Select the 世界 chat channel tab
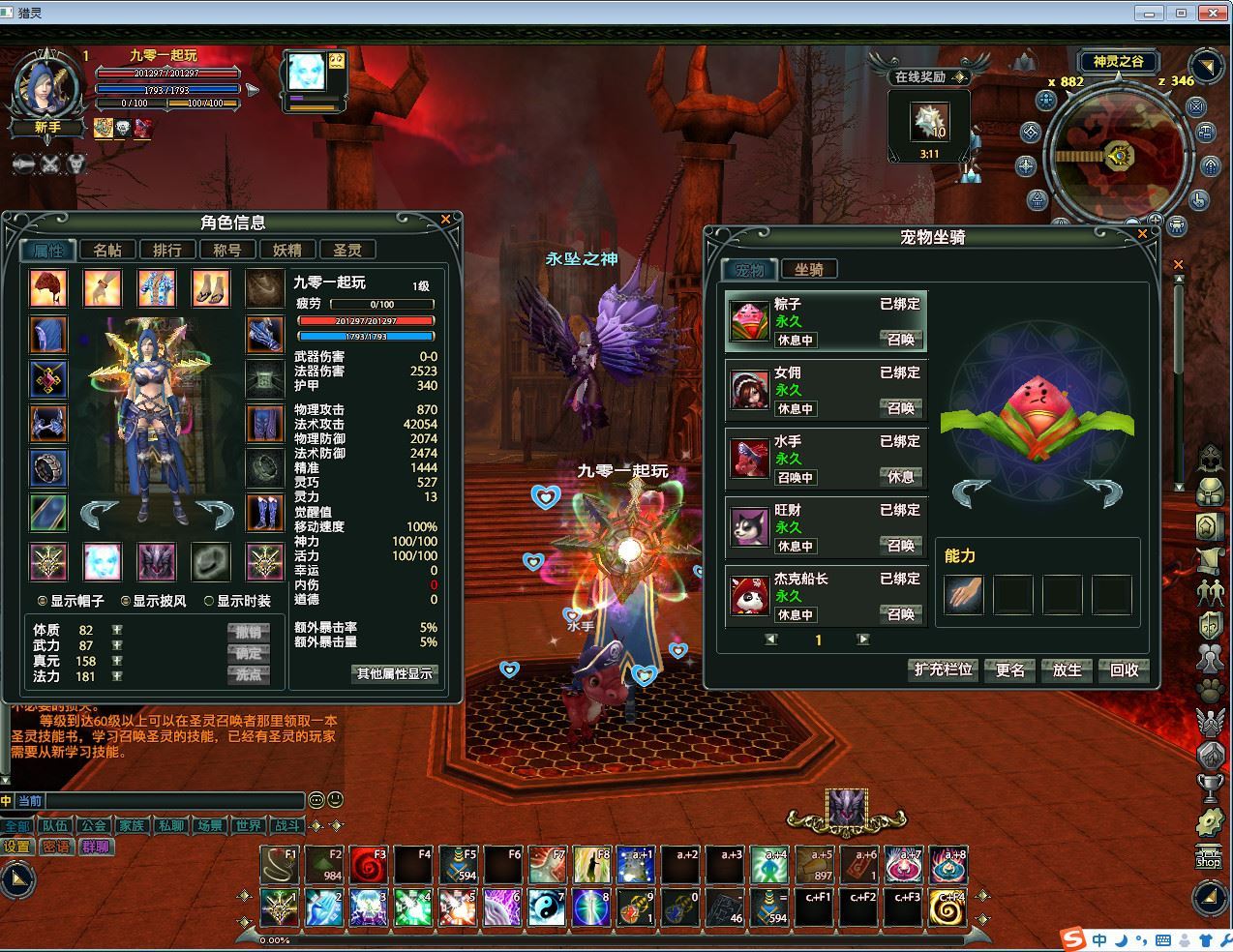The height and width of the screenshot is (952, 1233). (x=249, y=826)
